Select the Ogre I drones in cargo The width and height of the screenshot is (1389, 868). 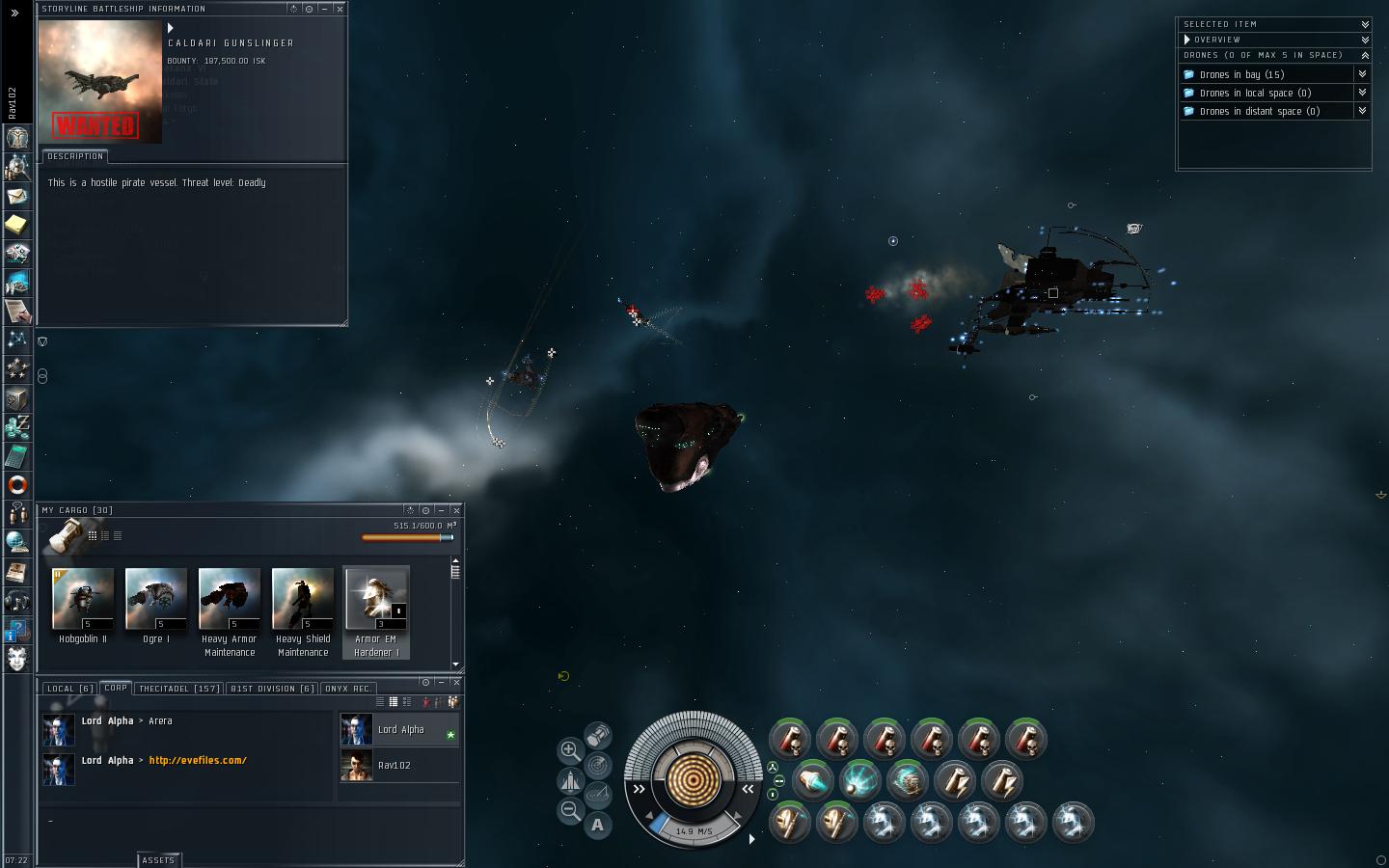(156, 600)
